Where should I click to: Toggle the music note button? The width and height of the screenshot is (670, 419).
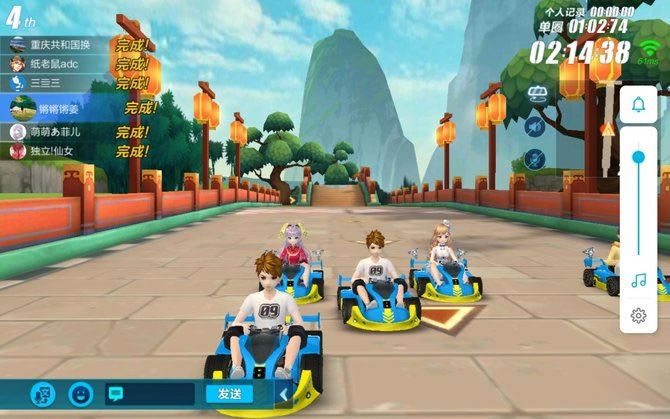(638, 281)
